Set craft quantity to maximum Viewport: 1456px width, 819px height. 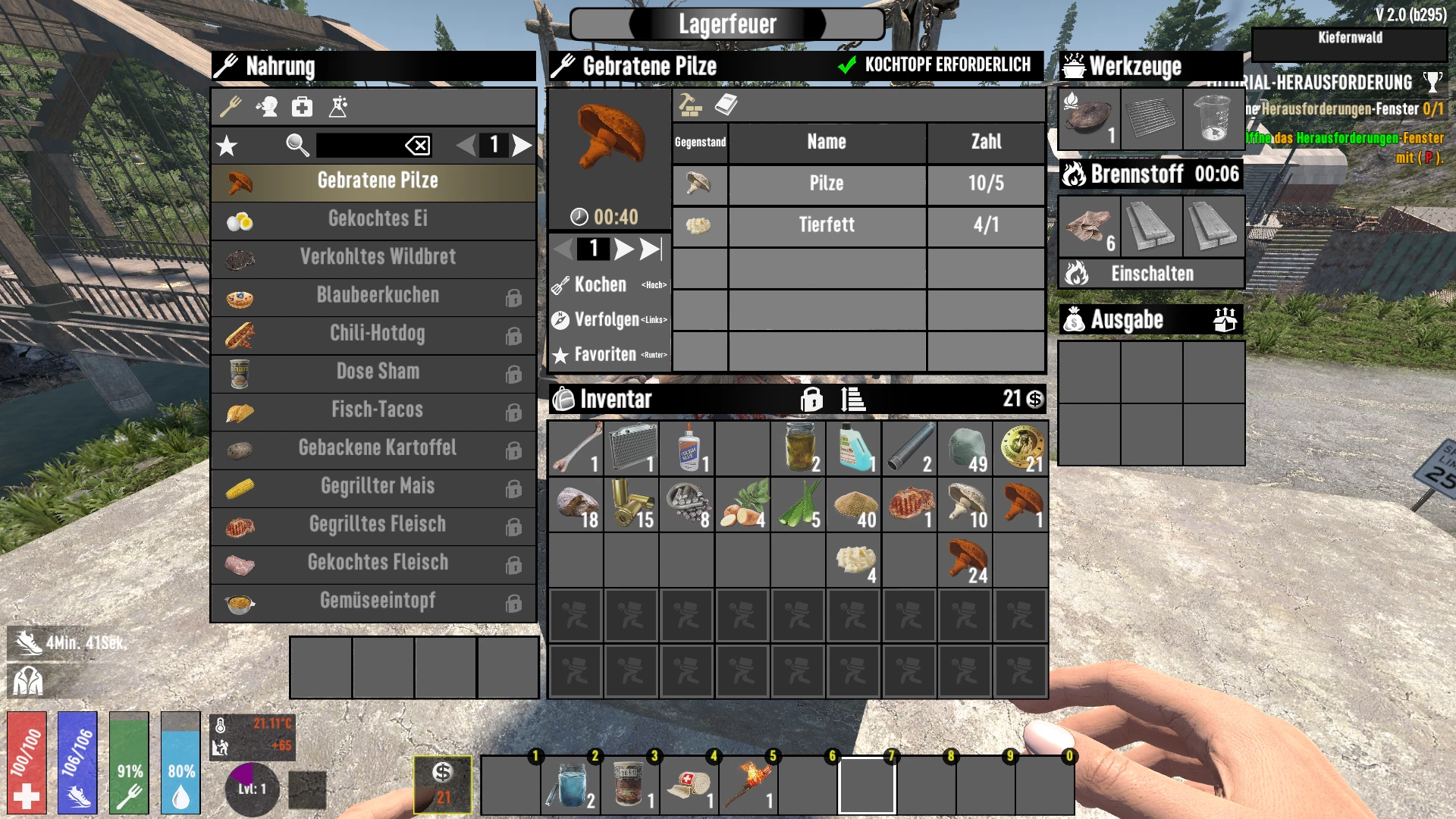click(651, 249)
